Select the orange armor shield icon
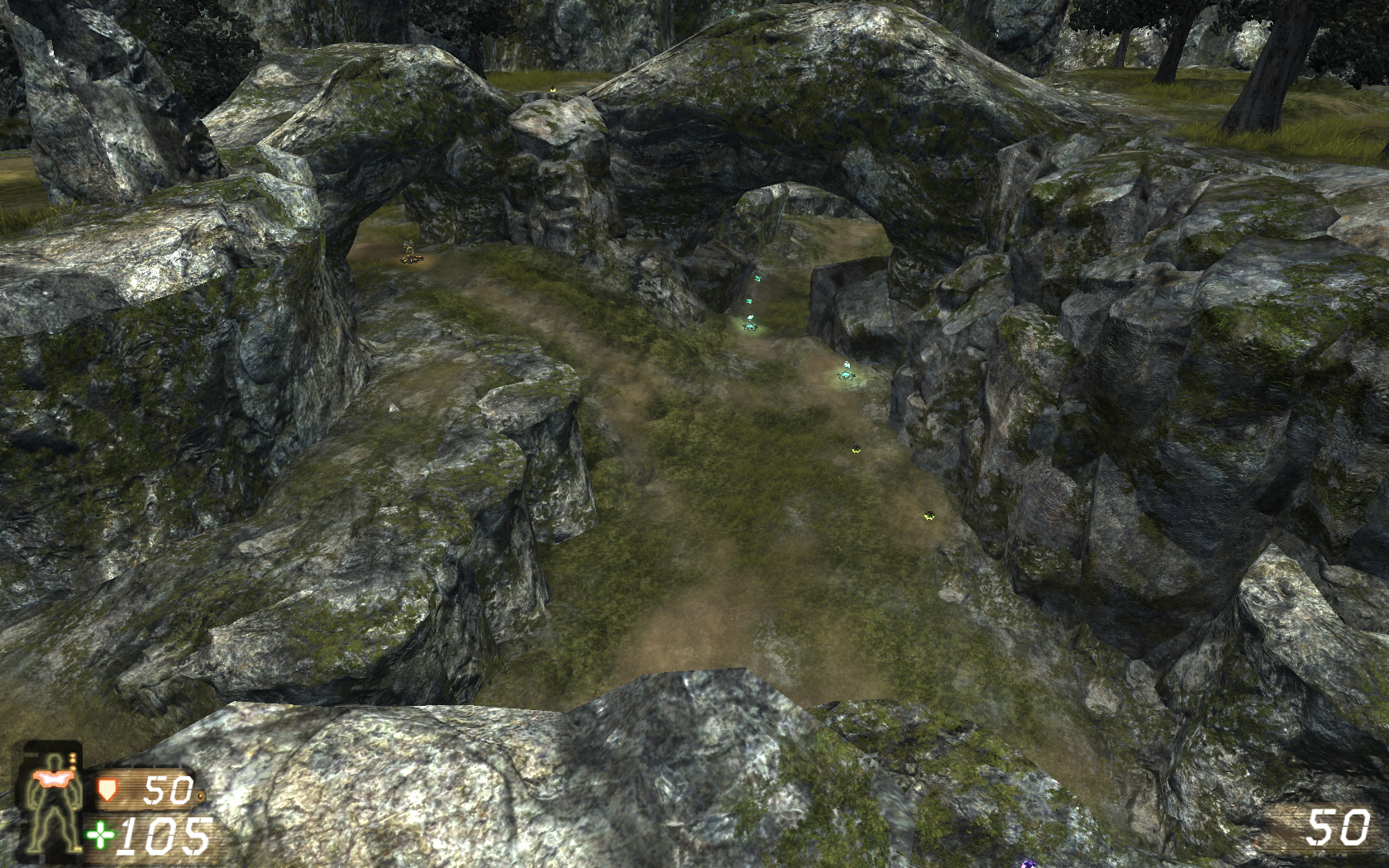This screenshot has height=868, width=1389. [106, 791]
